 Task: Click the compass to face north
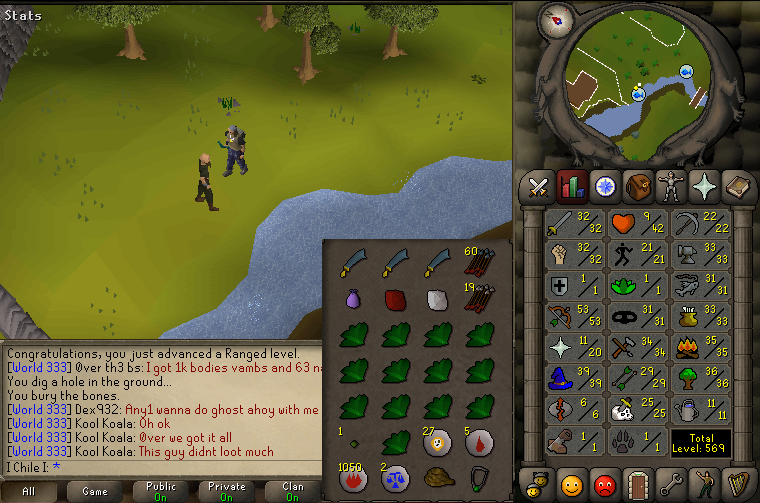click(552, 17)
